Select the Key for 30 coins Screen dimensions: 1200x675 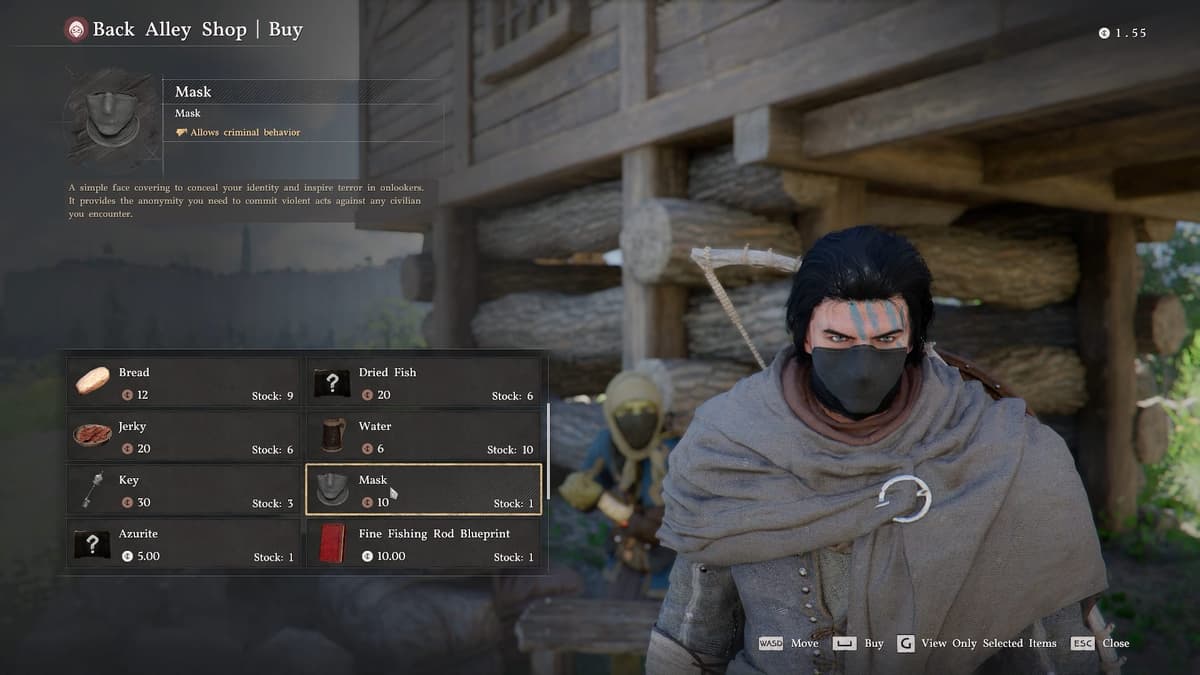click(x=184, y=490)
